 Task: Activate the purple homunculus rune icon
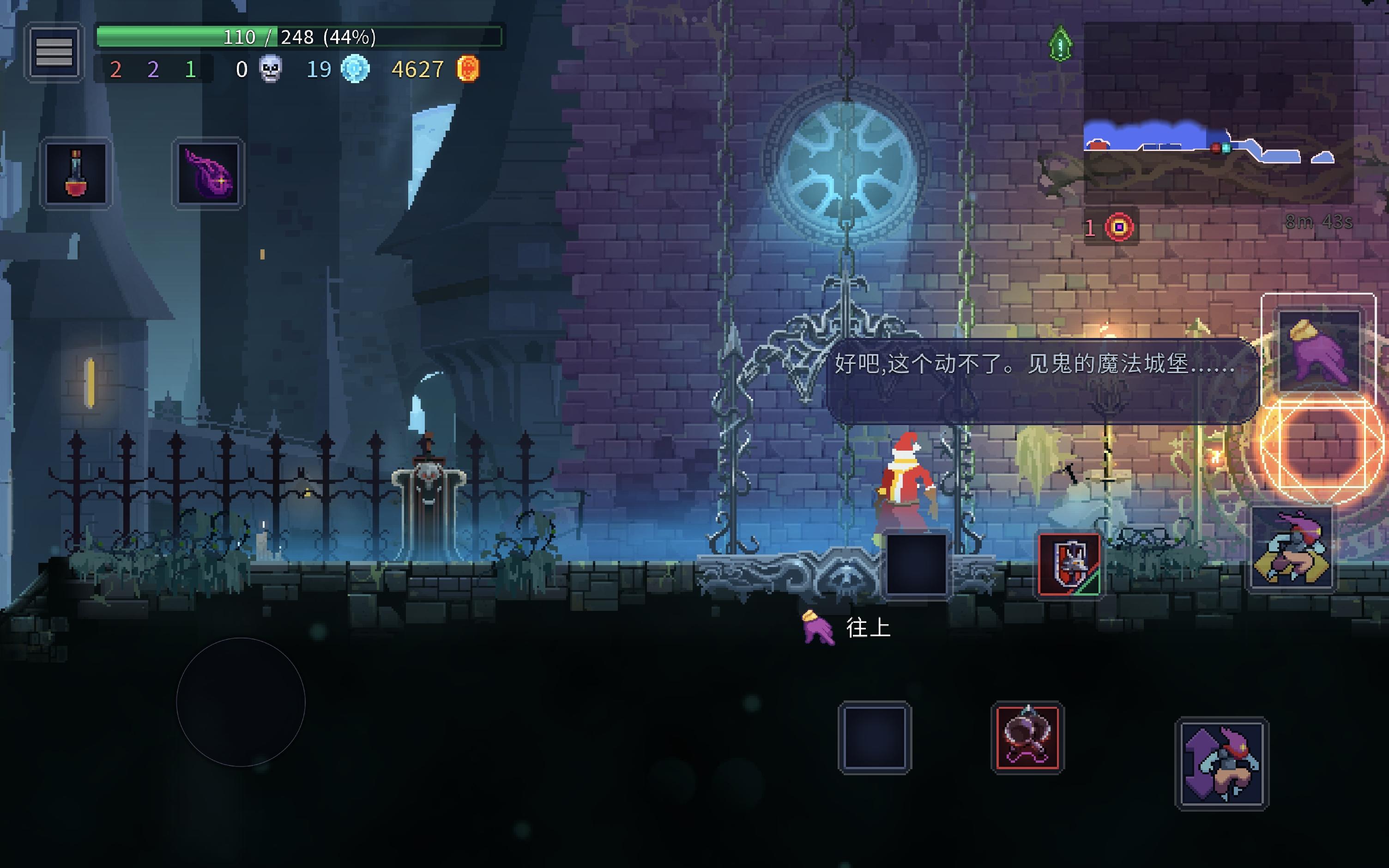pyautogui.click(x=208, y=174)
